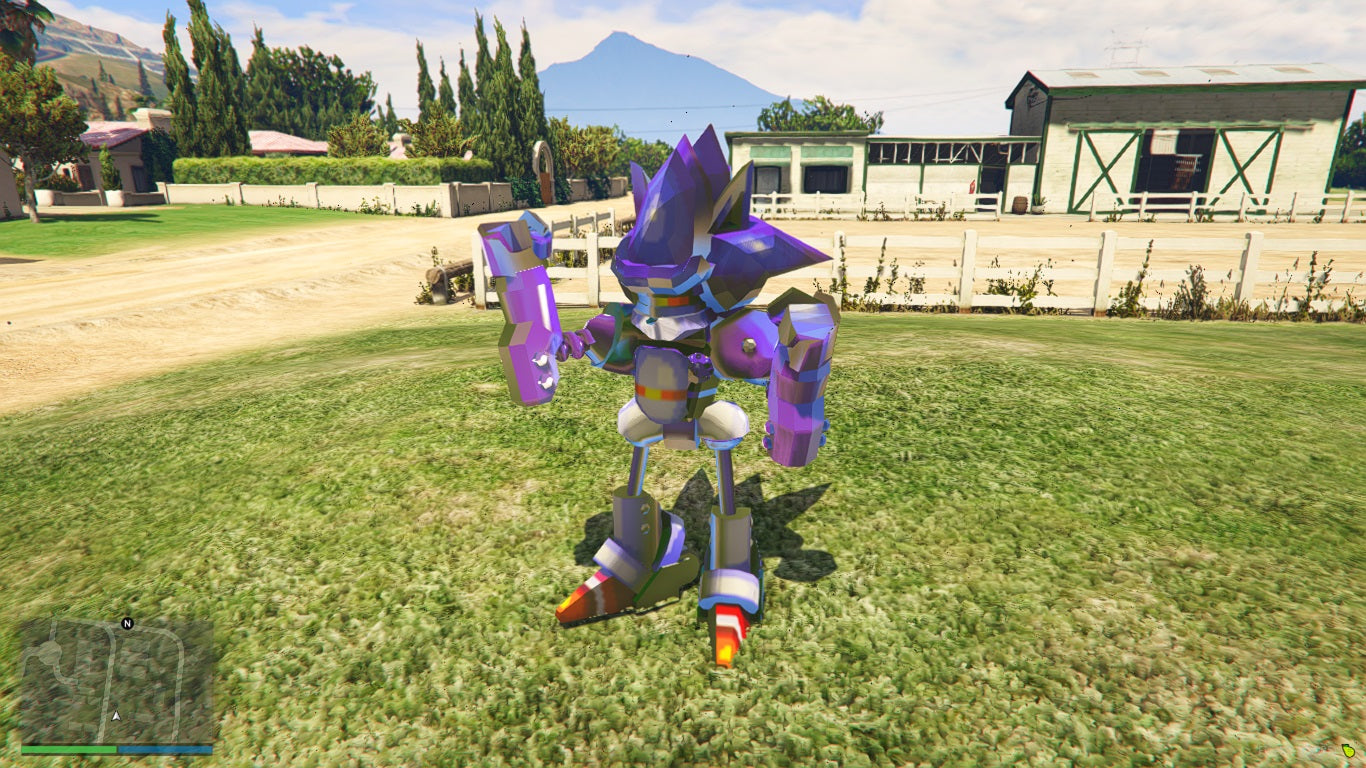Select the white player arrow on the minimap
Screen dimensions: 1366x768
pos(116,716)
